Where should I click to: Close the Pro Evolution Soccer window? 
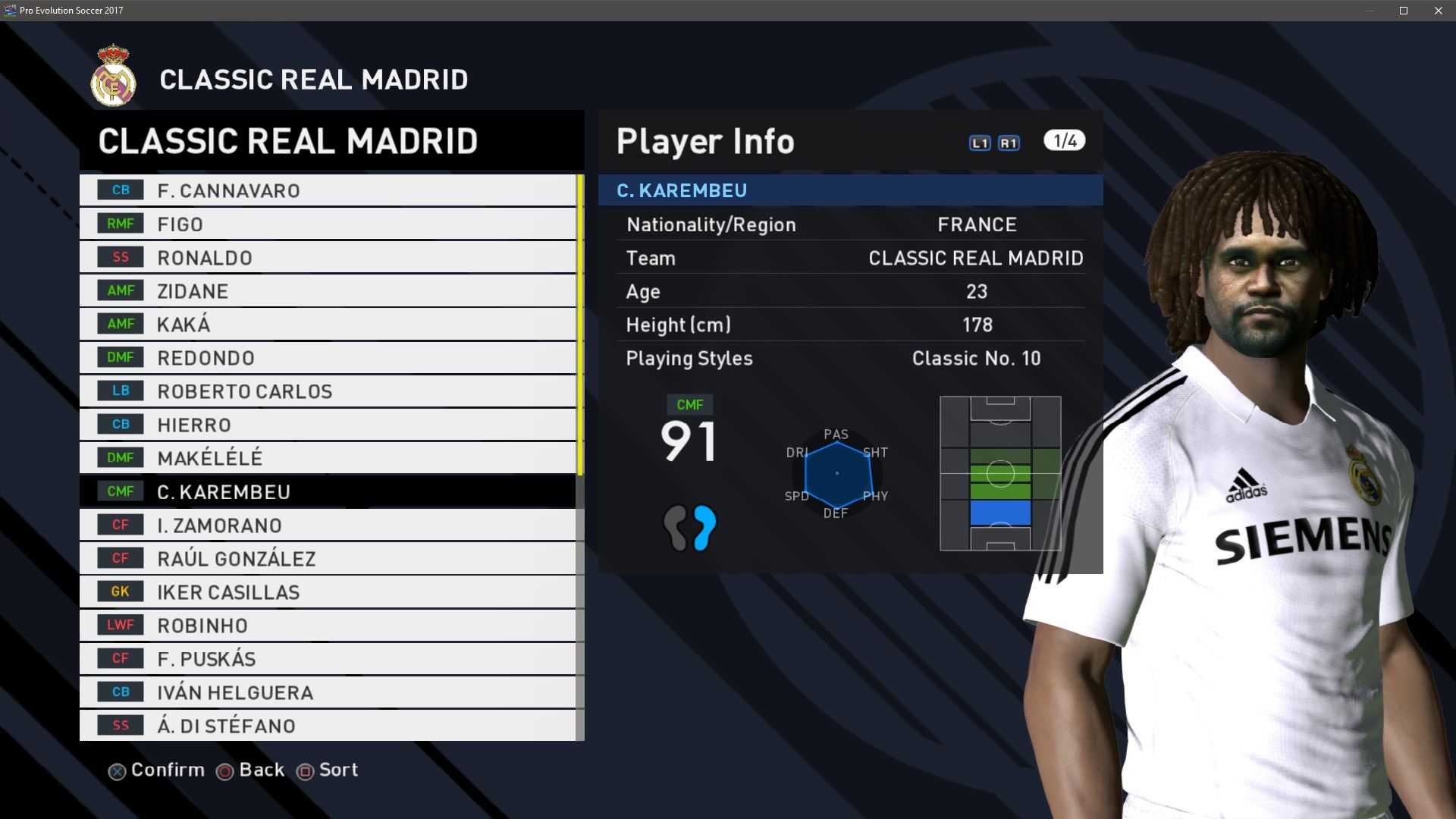(x=1439, y=11)
